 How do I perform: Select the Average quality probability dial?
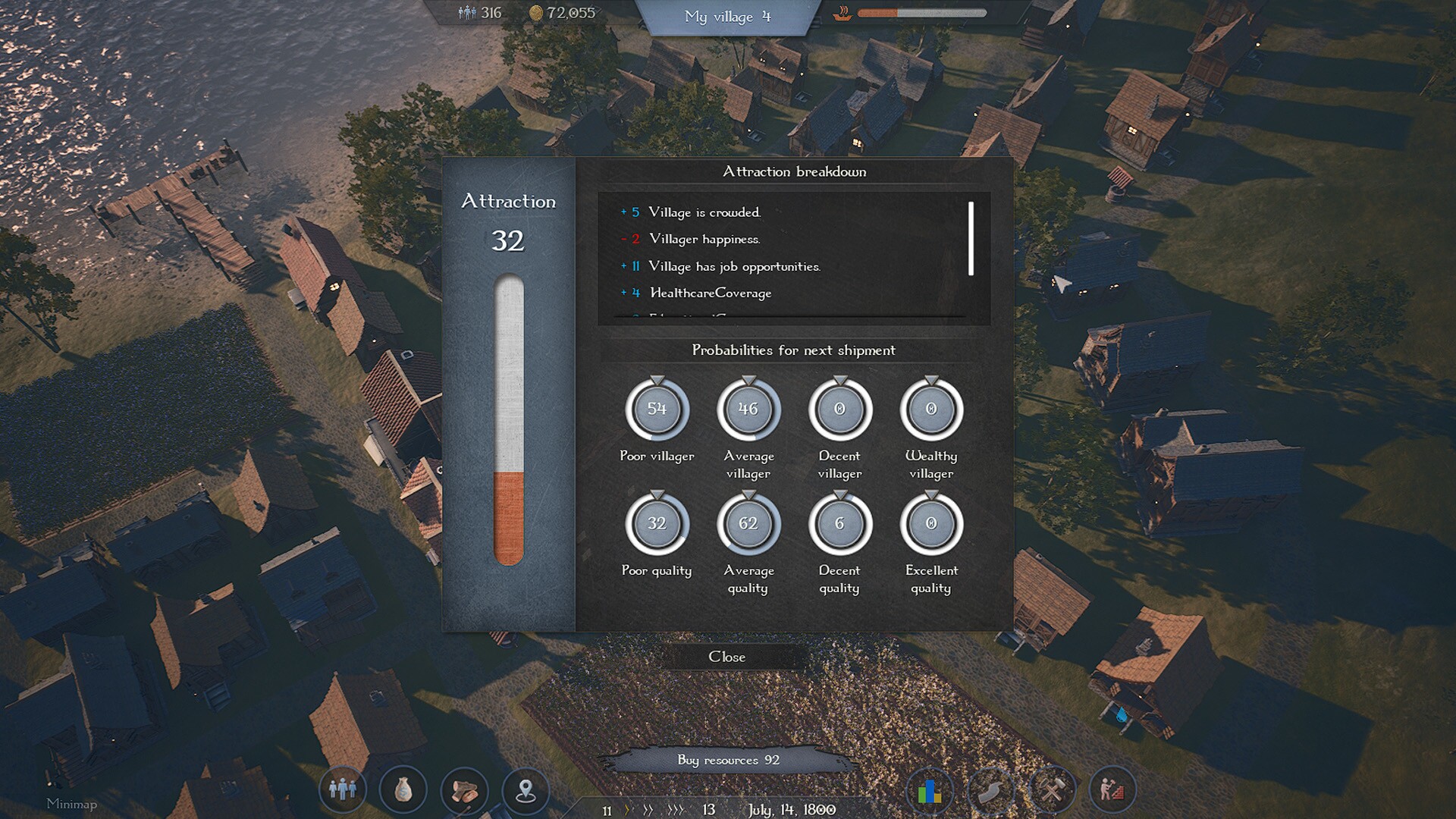tap(748, 524)
